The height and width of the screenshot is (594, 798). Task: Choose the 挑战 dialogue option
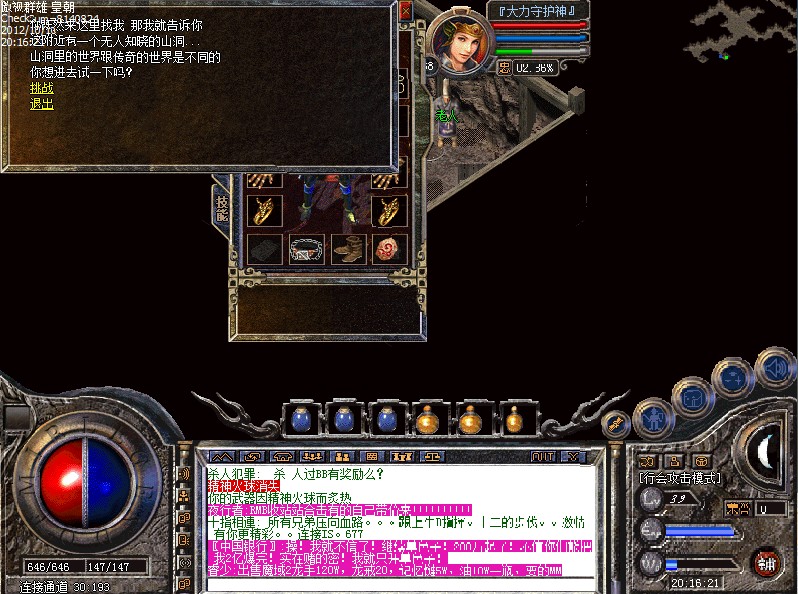42,88
